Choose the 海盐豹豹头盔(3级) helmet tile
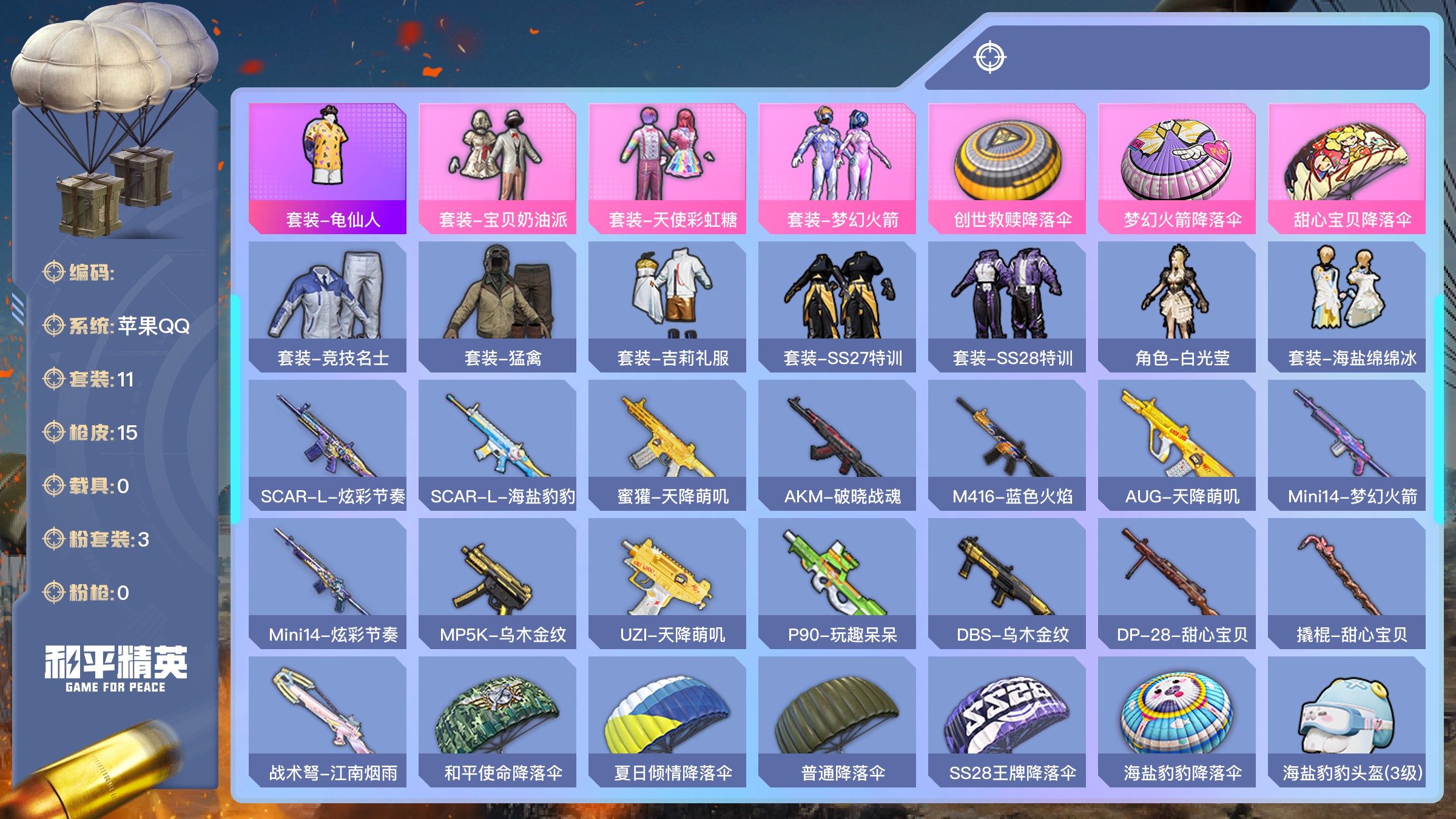Image resolution: width=1456 pixels, height=819 pixels. click(x=1347, y=722)
